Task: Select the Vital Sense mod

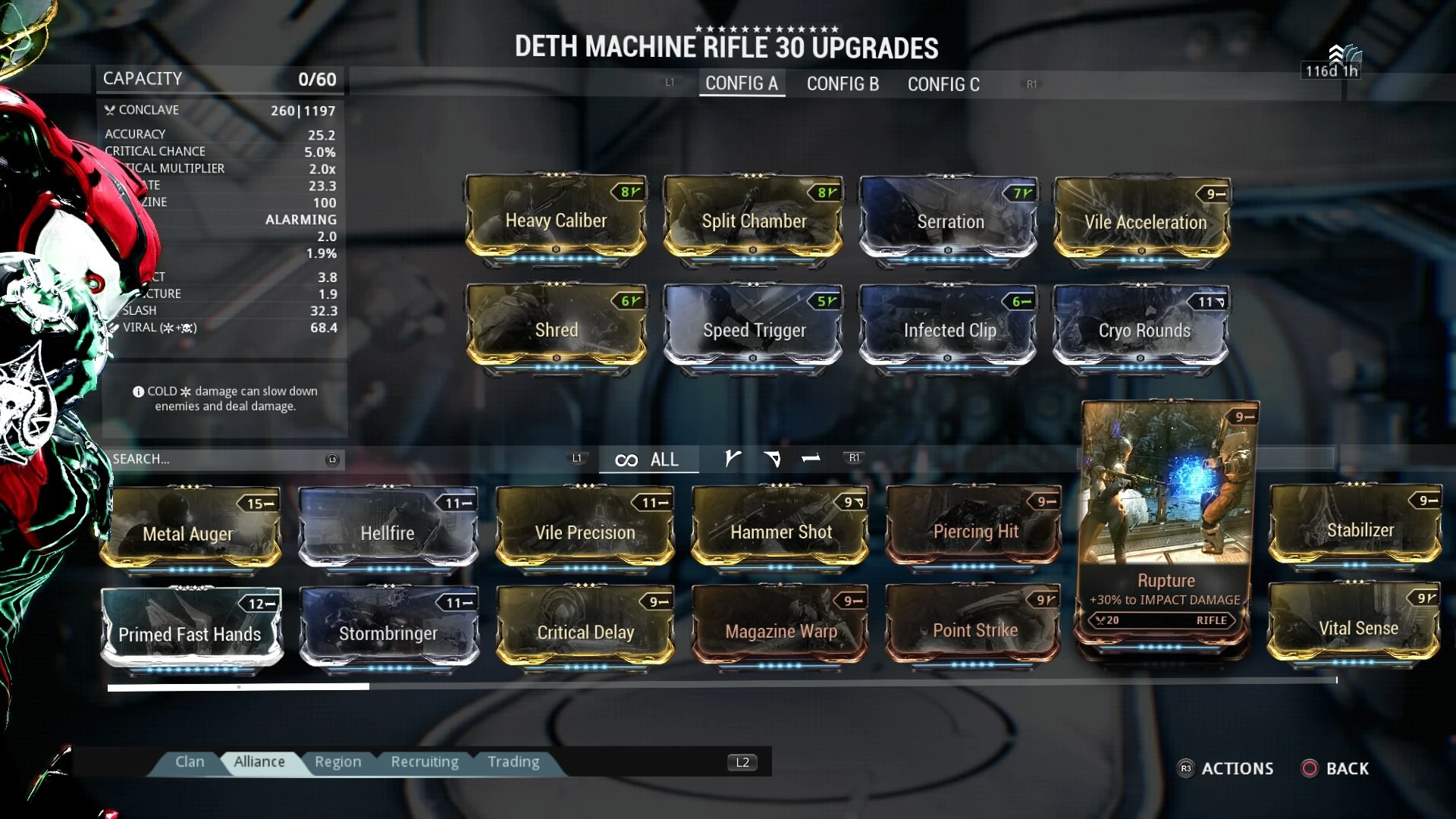Action: coord(1356,628)
